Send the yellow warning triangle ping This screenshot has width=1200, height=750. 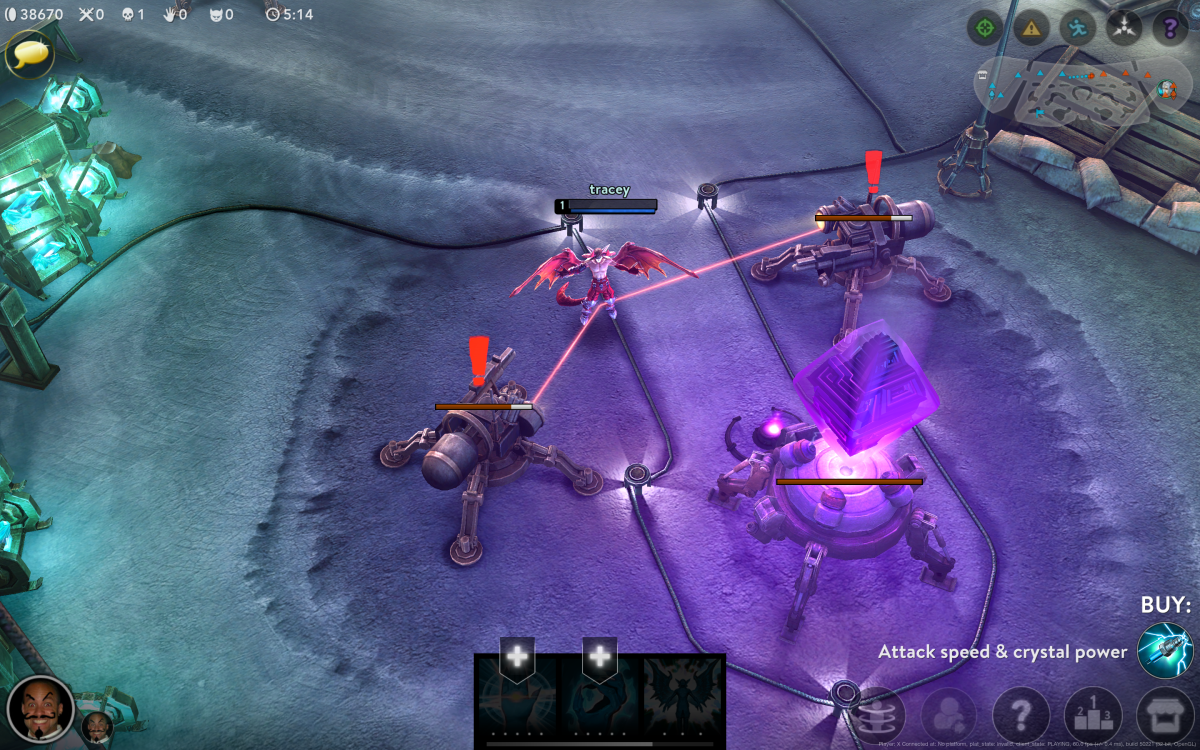pos(1031,28)
